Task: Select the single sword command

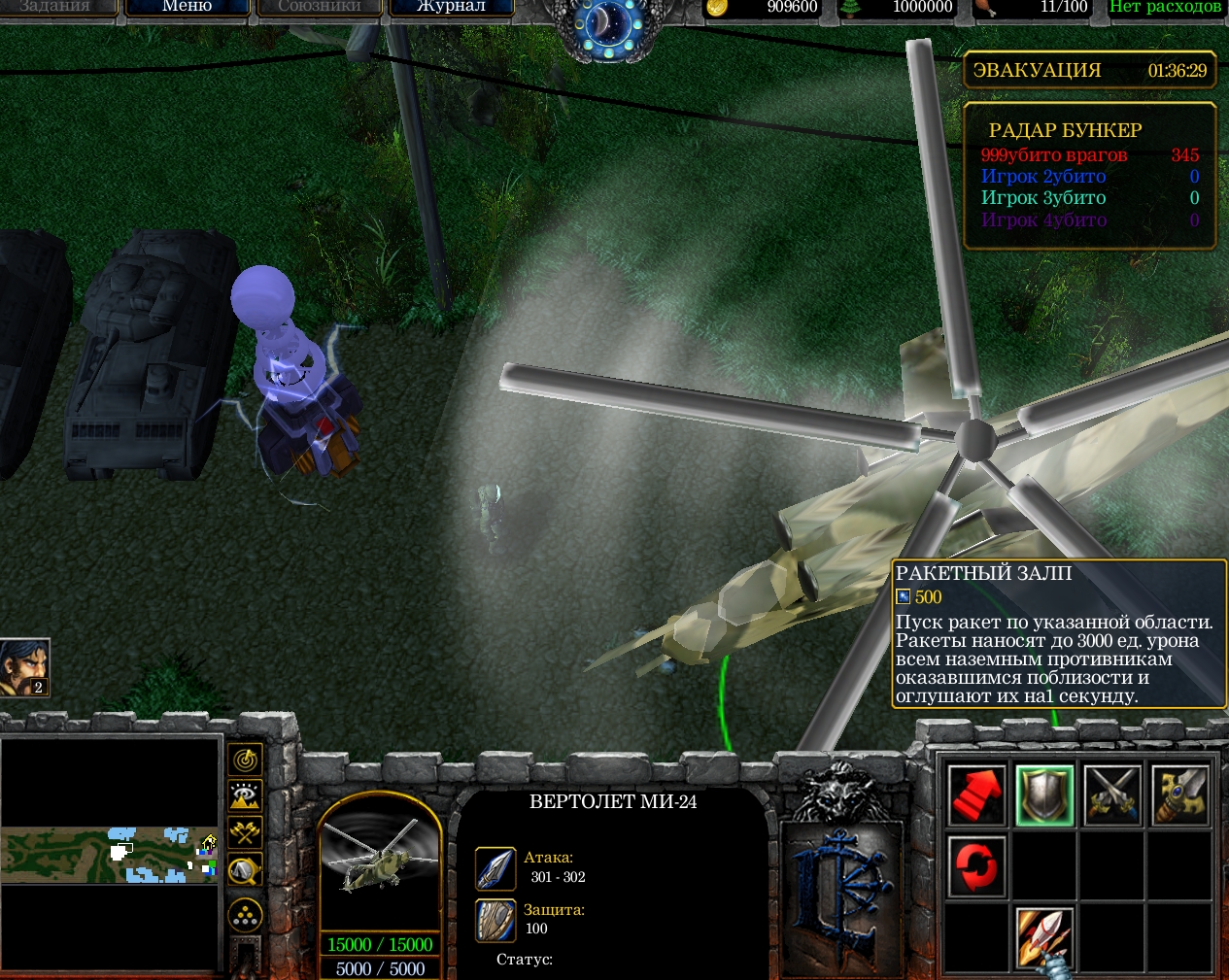Action: click(1179, 794)
